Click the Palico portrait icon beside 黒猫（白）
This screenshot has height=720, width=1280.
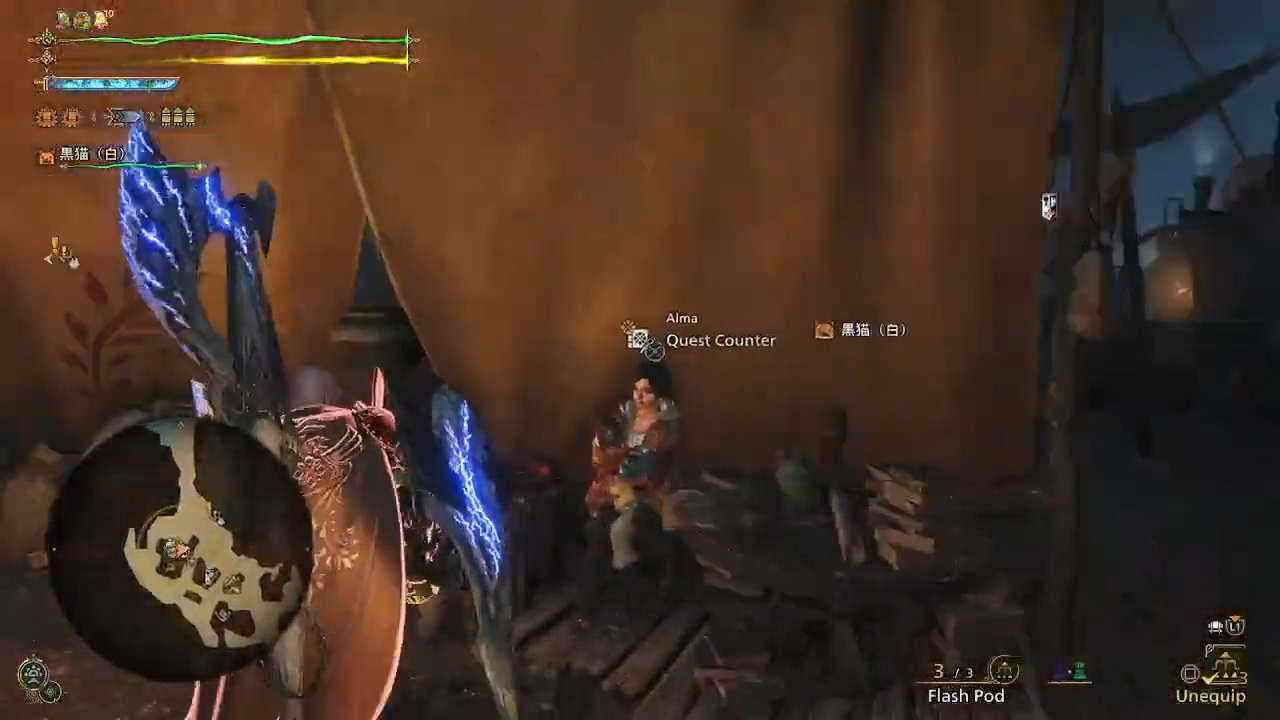[45, 157]
